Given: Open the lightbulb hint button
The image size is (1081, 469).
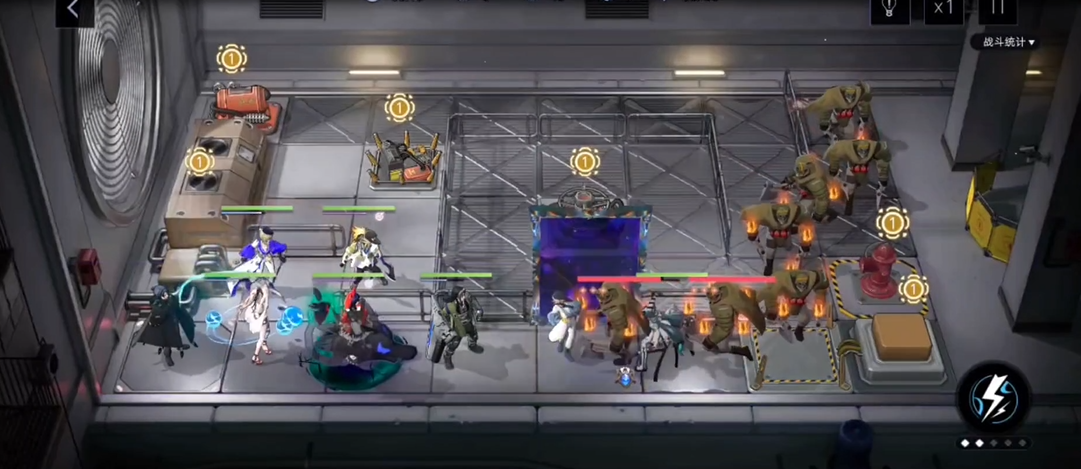Looking at the screenshot, I should [x=887, y=10].
